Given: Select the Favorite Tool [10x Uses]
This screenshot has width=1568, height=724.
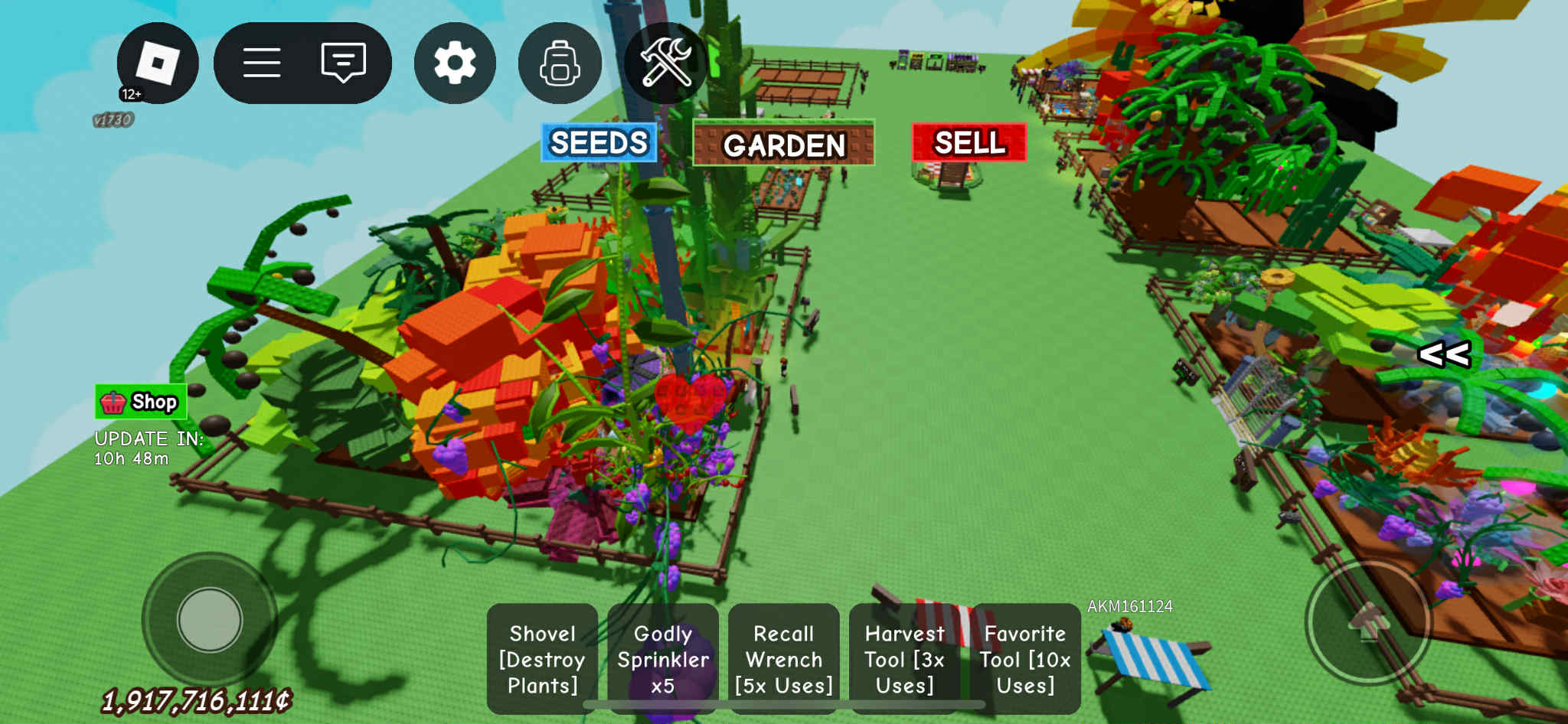Looking at the screenshot, I should 1025,659.
